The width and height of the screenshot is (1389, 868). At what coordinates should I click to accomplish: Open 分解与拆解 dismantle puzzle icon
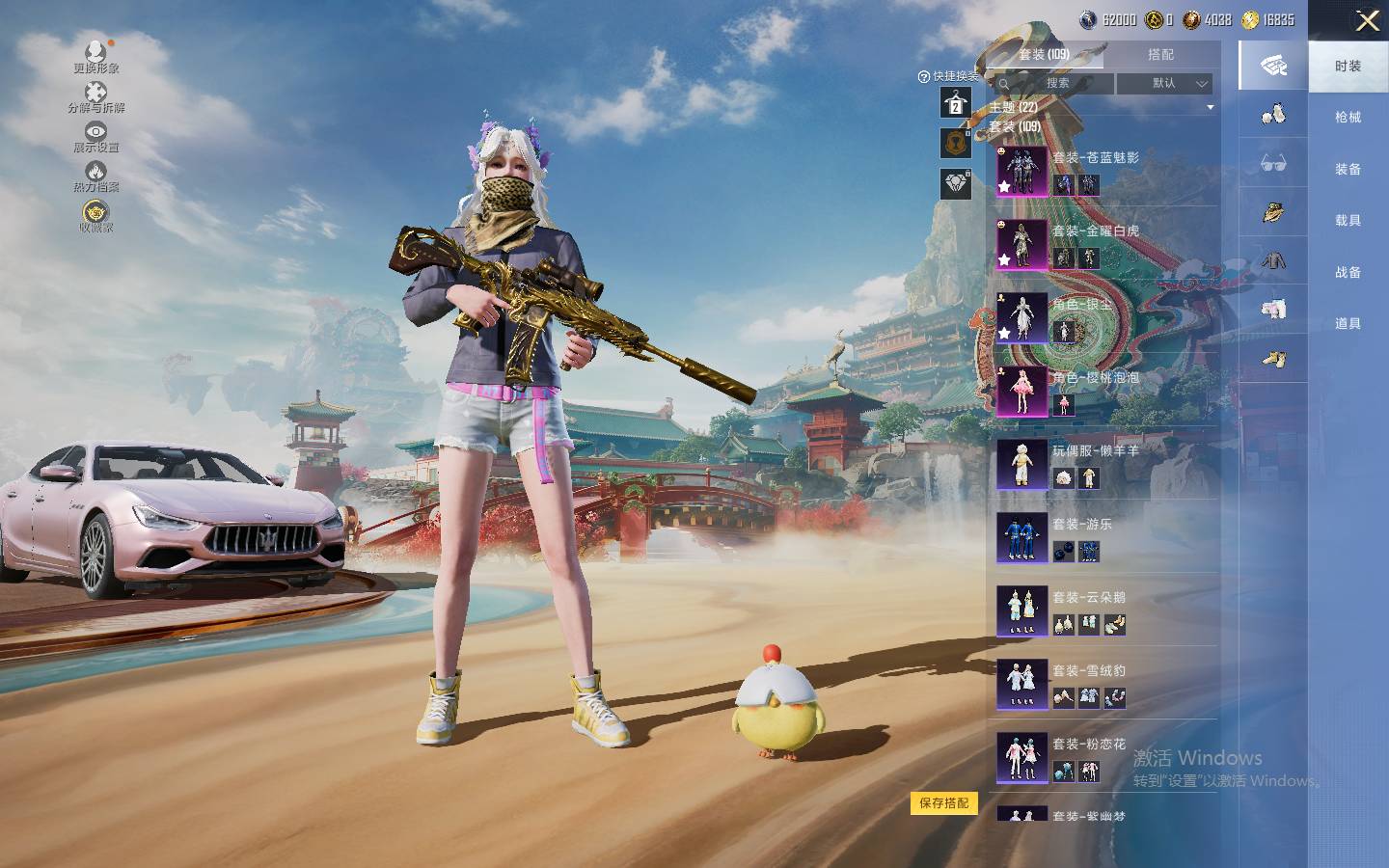tap(95, 96)
